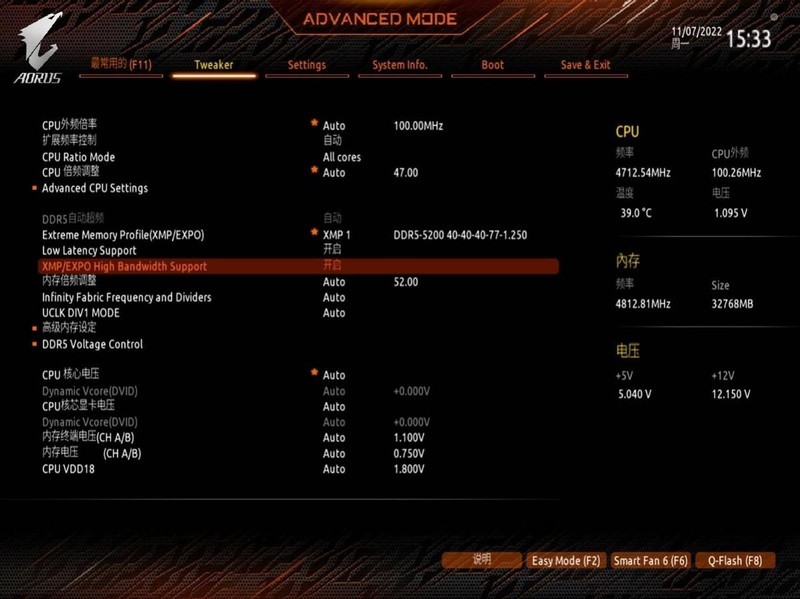Choose Extreme Memory Profile(XMP/EXPO) option
800x599 pixels.
(123, 235)
